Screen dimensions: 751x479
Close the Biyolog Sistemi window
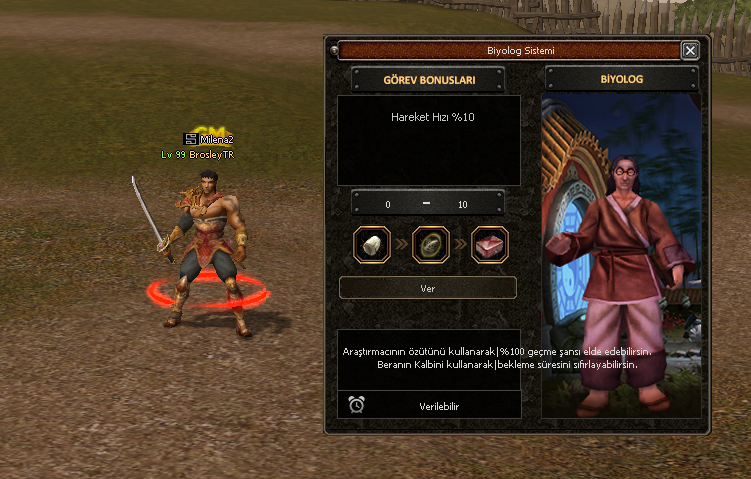pos(690,50)
